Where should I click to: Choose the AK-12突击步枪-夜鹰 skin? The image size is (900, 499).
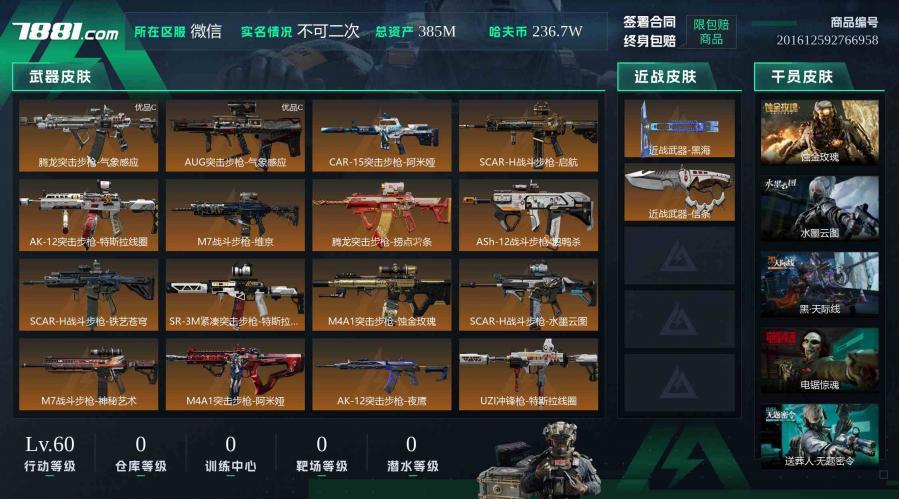[x=382, y=374]
